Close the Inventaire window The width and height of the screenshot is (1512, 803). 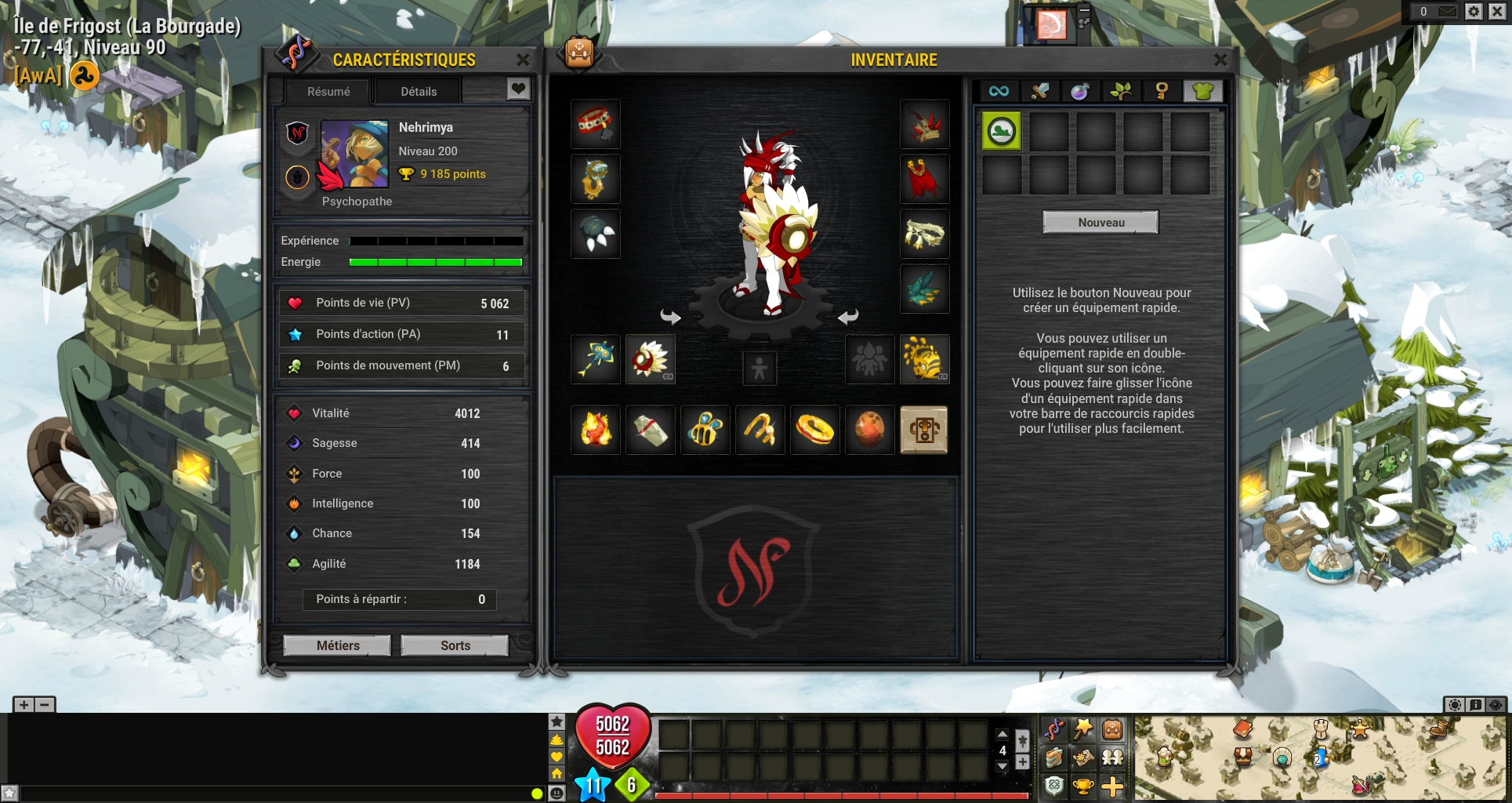click(1220, 60)
